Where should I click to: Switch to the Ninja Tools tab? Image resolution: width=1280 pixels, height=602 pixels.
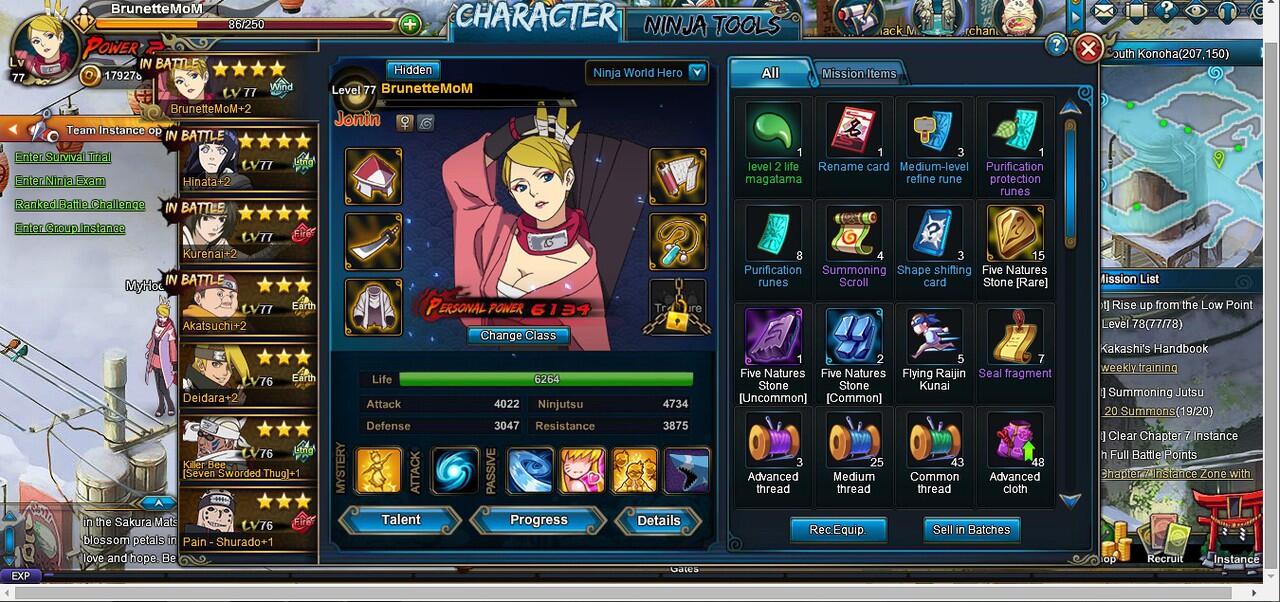711,25
